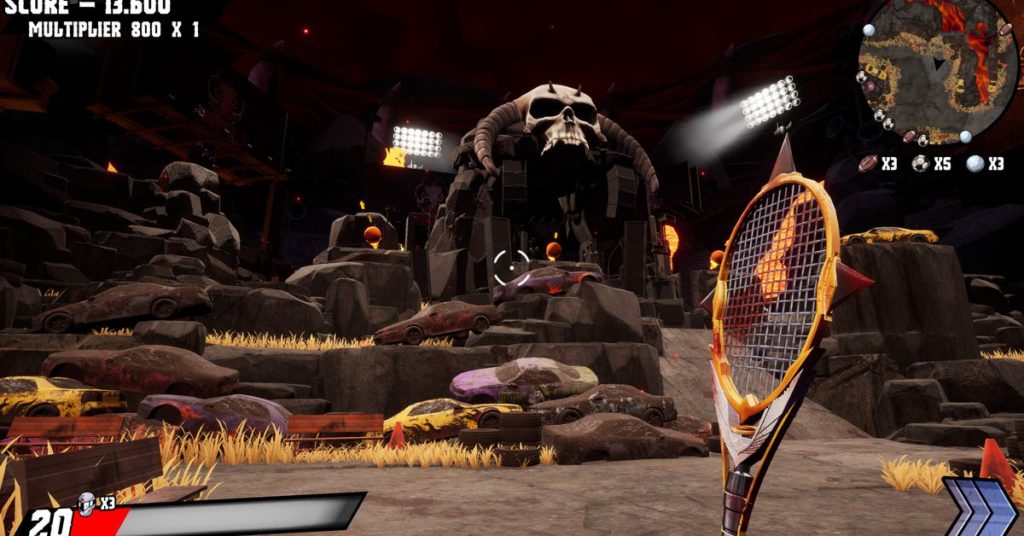Click the circular minimap
The height and width of the screenshot is (536, 1024).
click(938, 68)
